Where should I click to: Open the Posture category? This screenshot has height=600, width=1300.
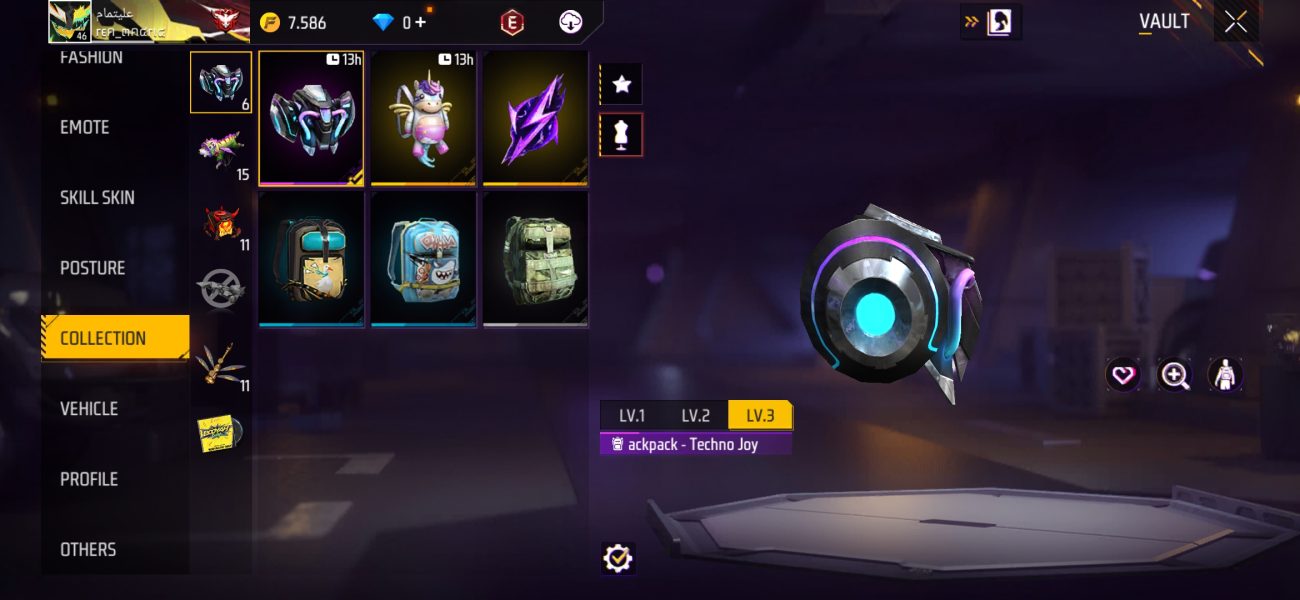pyautogui.click(x=93, y=268)
